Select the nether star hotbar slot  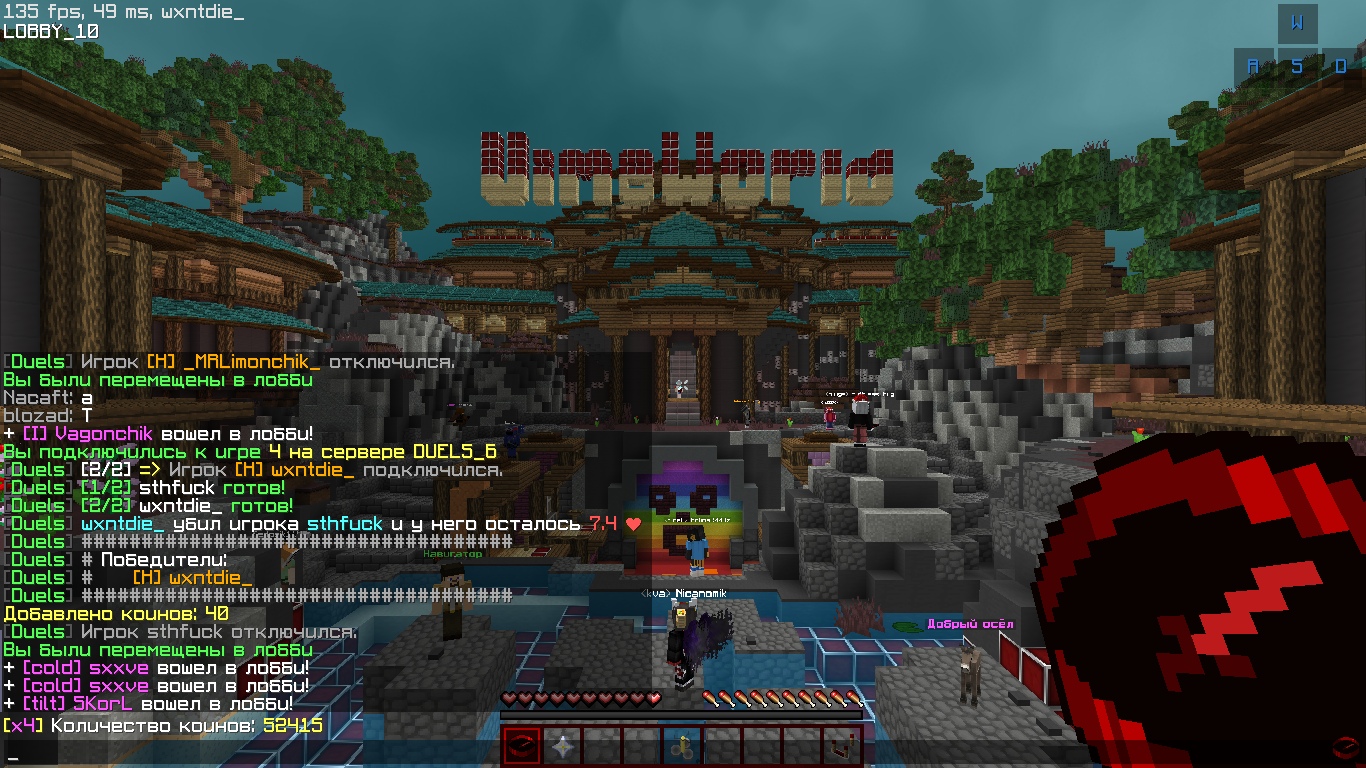tap(562, 746)
